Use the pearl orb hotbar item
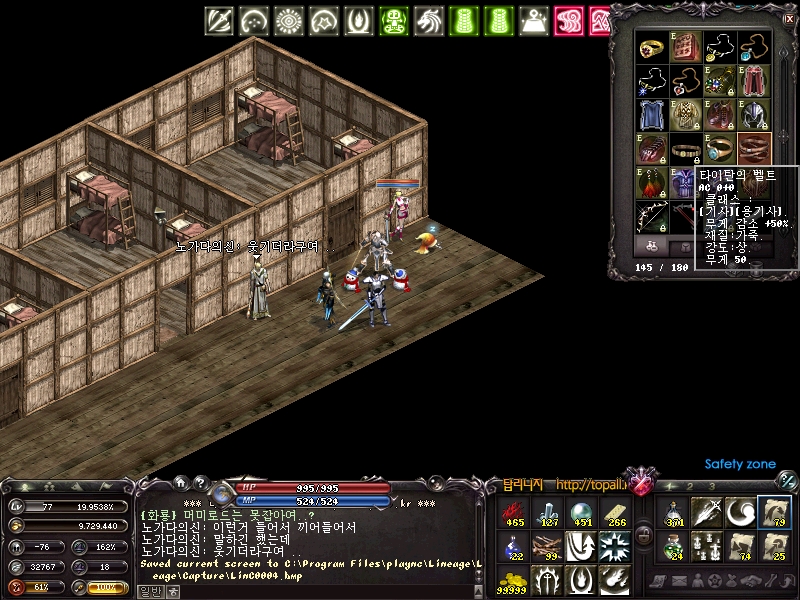Viewport: 800px width, 600px height. click(581, 513)
